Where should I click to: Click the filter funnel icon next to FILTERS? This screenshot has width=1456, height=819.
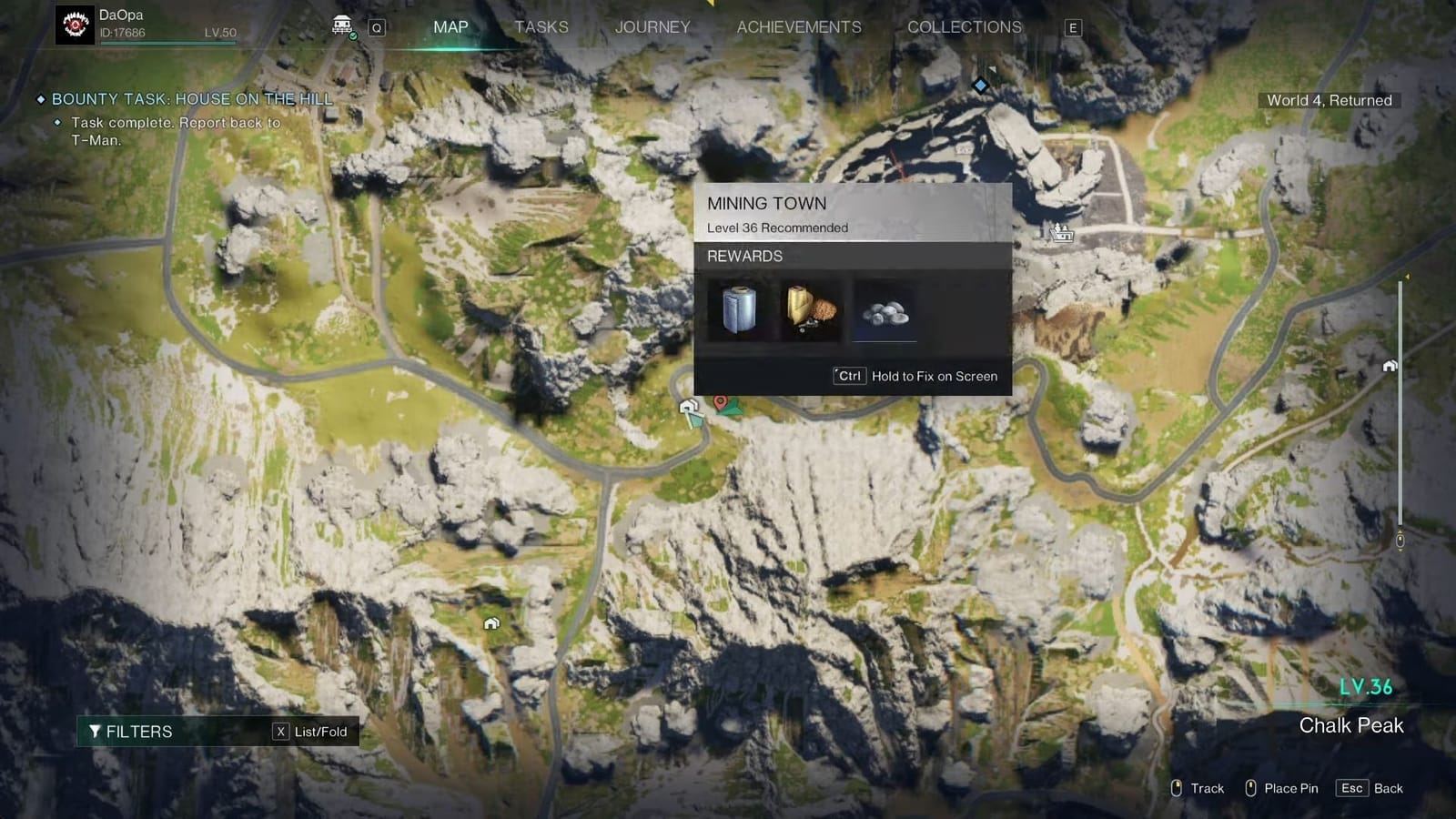96,731
